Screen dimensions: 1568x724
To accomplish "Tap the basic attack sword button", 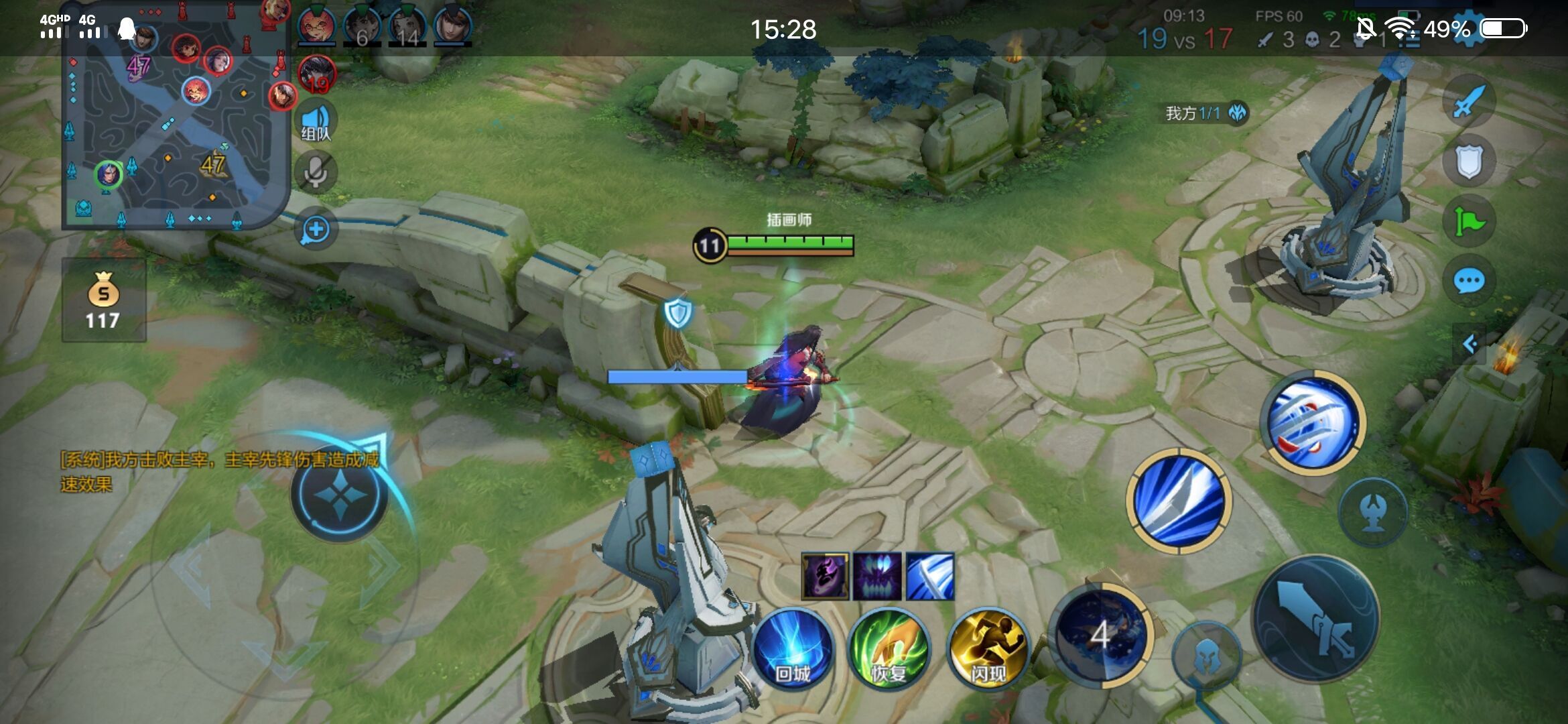I will pyautogui.click(x=1315, y=619).
